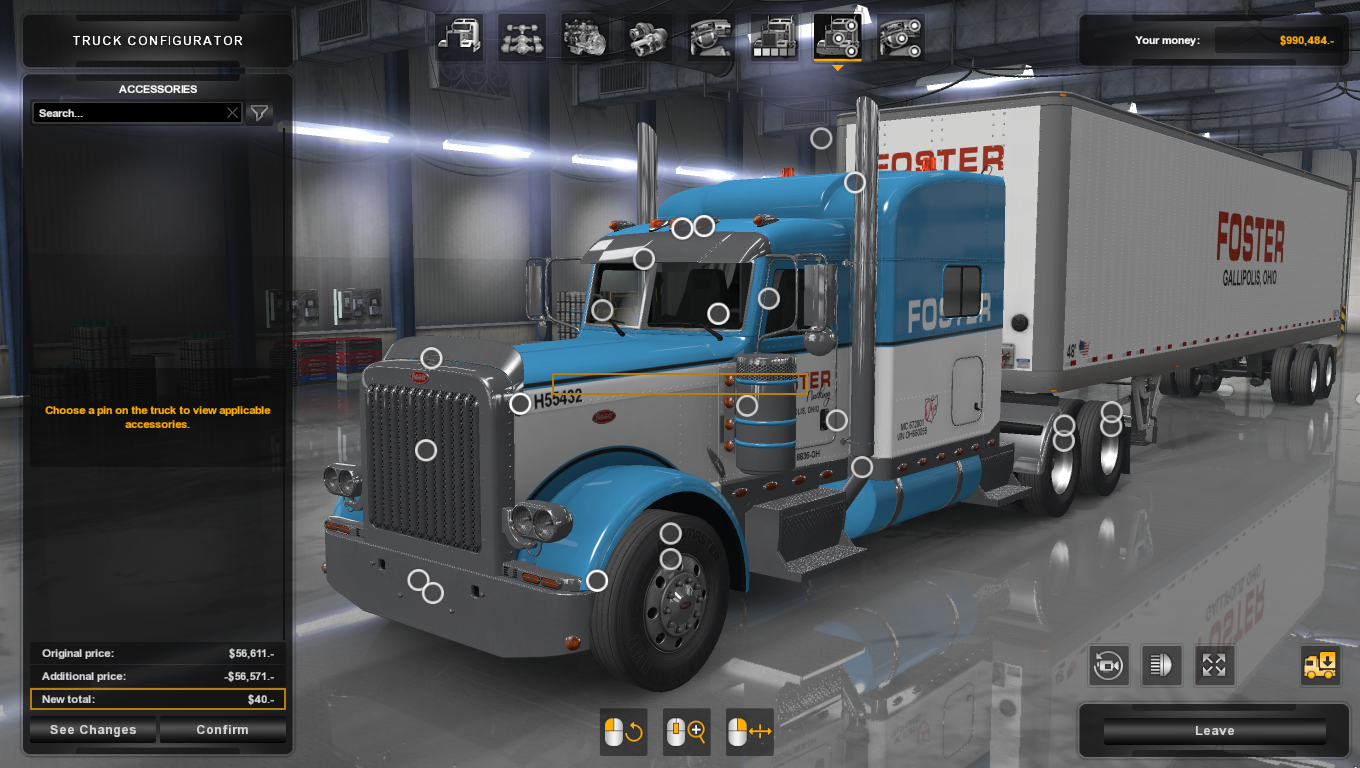The width and height of the screenshot is (1360, 768).
Task: Click the Leave button
Action: pyautogui.click(x=1213, y=730)
